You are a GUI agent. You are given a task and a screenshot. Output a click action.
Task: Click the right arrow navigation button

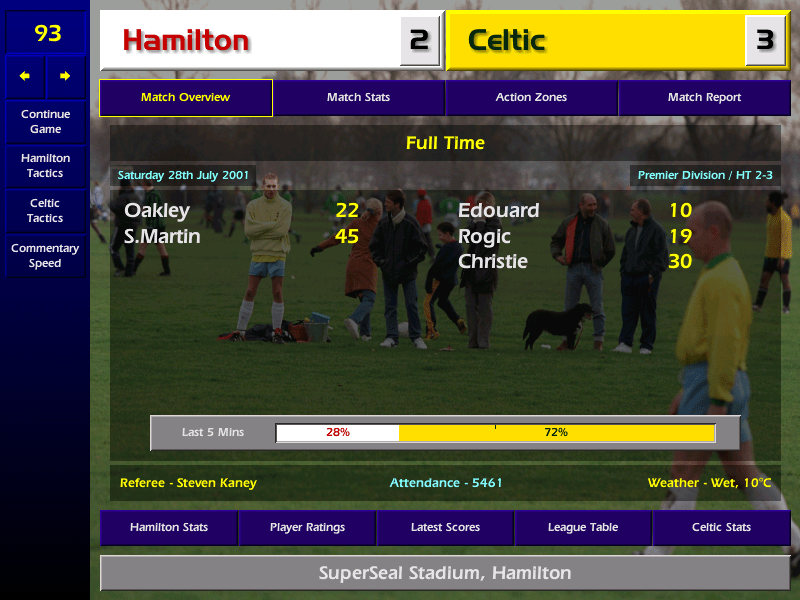point(65,76)
